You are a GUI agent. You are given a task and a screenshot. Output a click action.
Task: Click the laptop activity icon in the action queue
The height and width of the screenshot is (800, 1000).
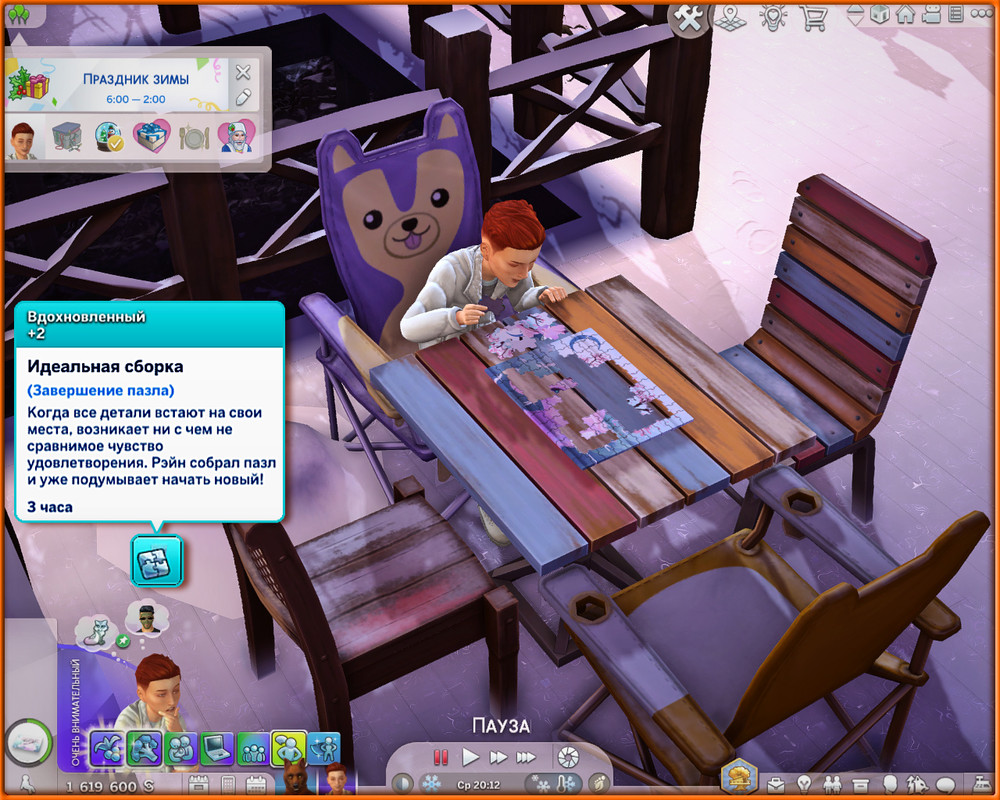click(x=217, y=748)
